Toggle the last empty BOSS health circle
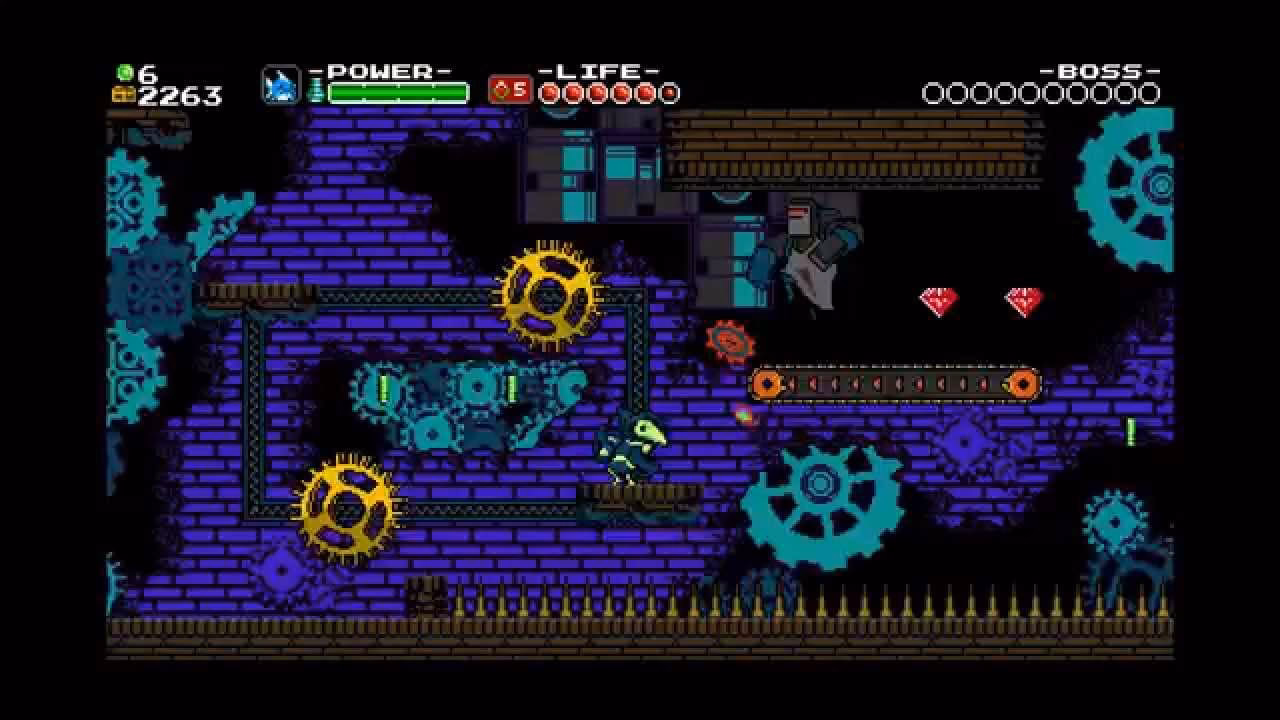 coord(1146,93)
